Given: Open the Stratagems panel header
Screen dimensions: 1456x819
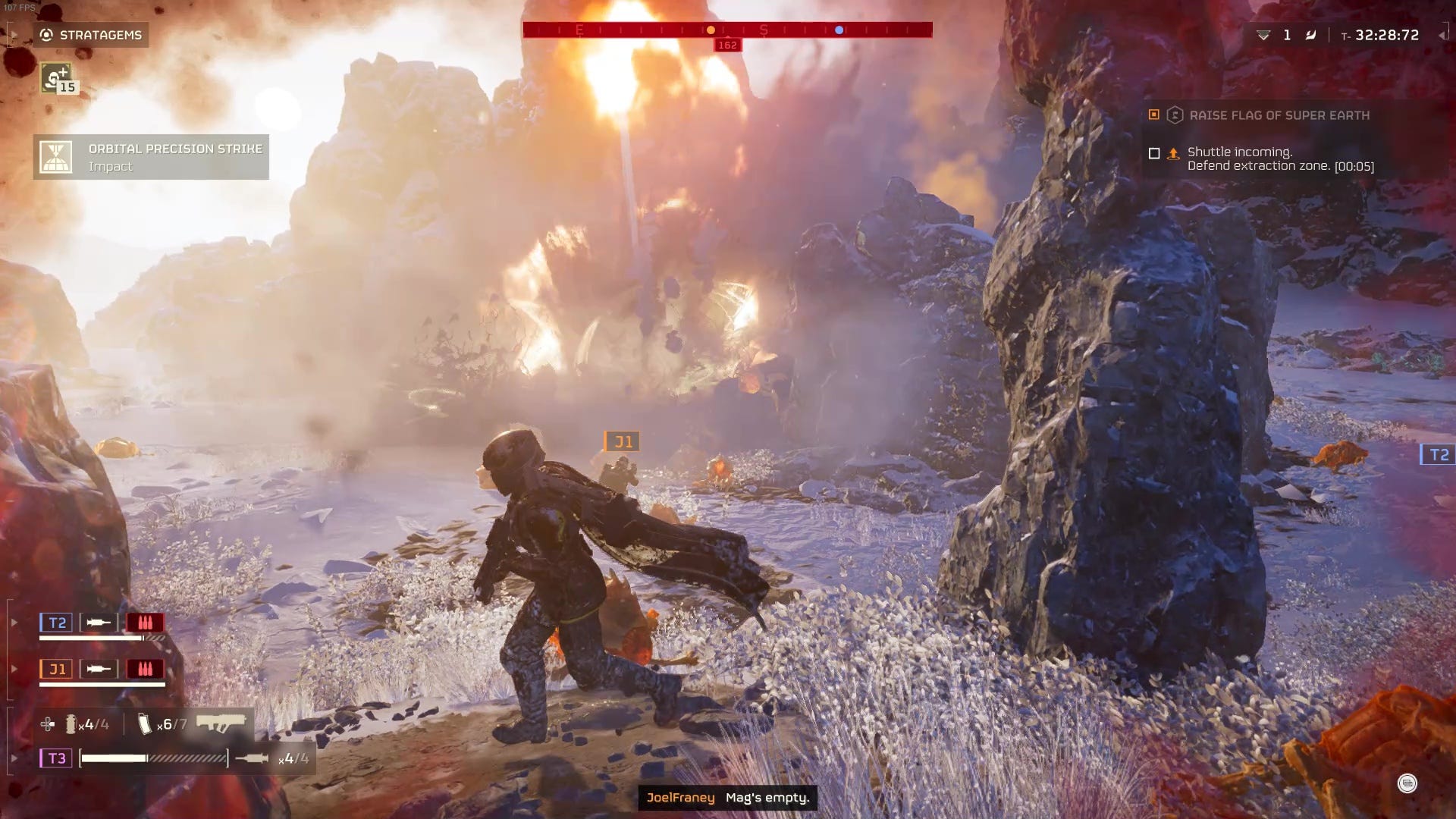Looking at the screenshot, I should click(91, 35).
